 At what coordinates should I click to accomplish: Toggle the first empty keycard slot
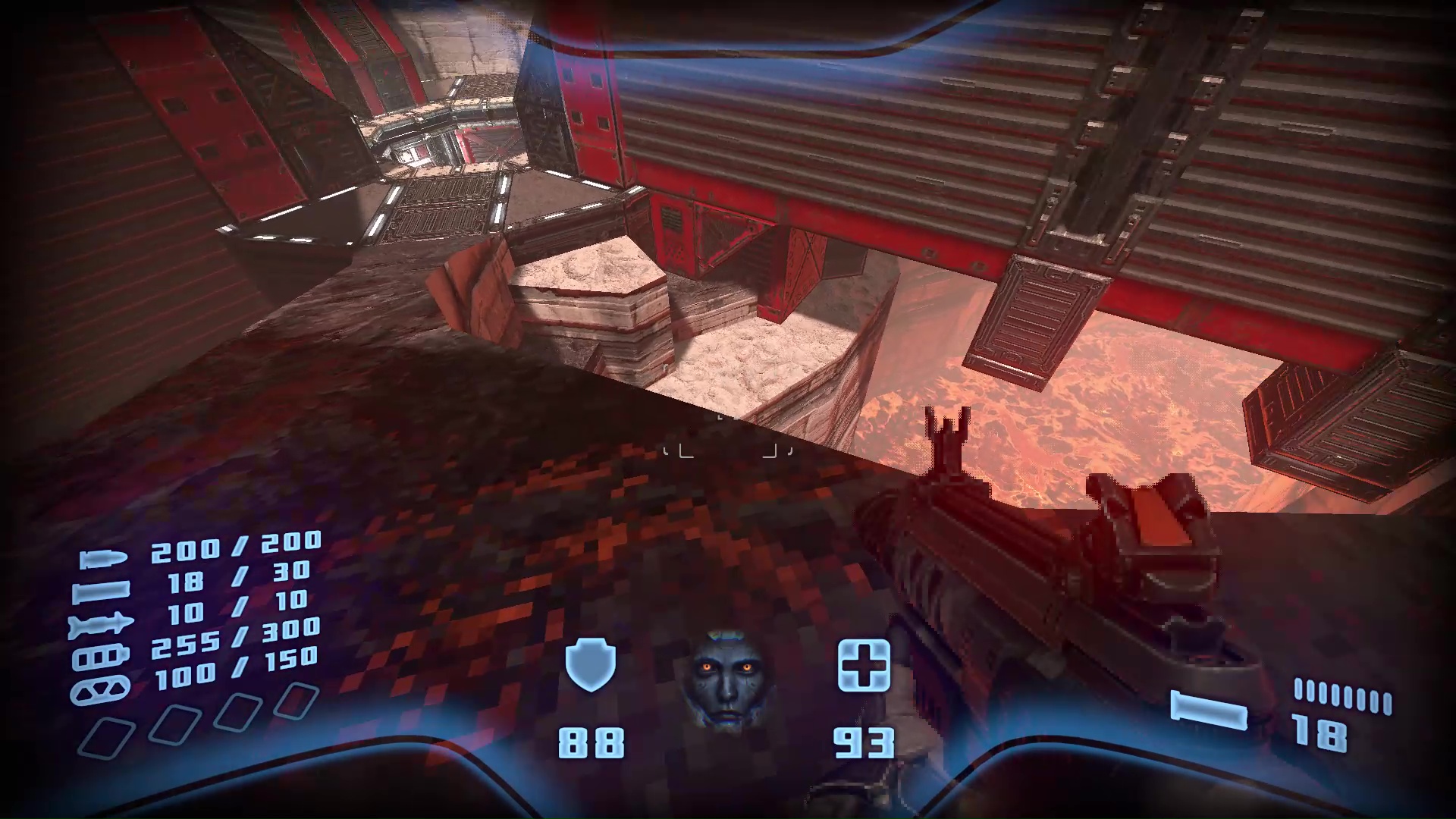tap(106, 736)
